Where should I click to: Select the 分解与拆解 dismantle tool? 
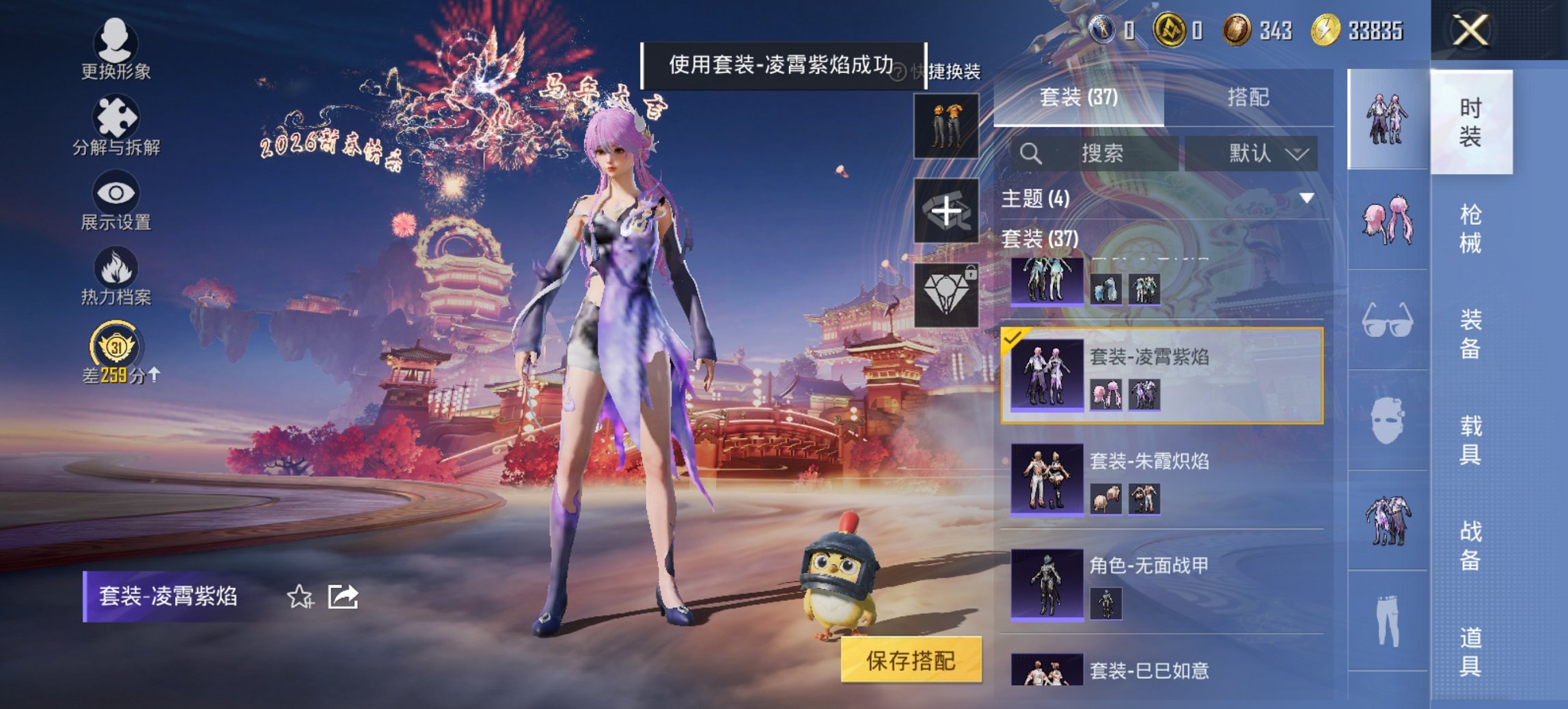pos(116,126)
